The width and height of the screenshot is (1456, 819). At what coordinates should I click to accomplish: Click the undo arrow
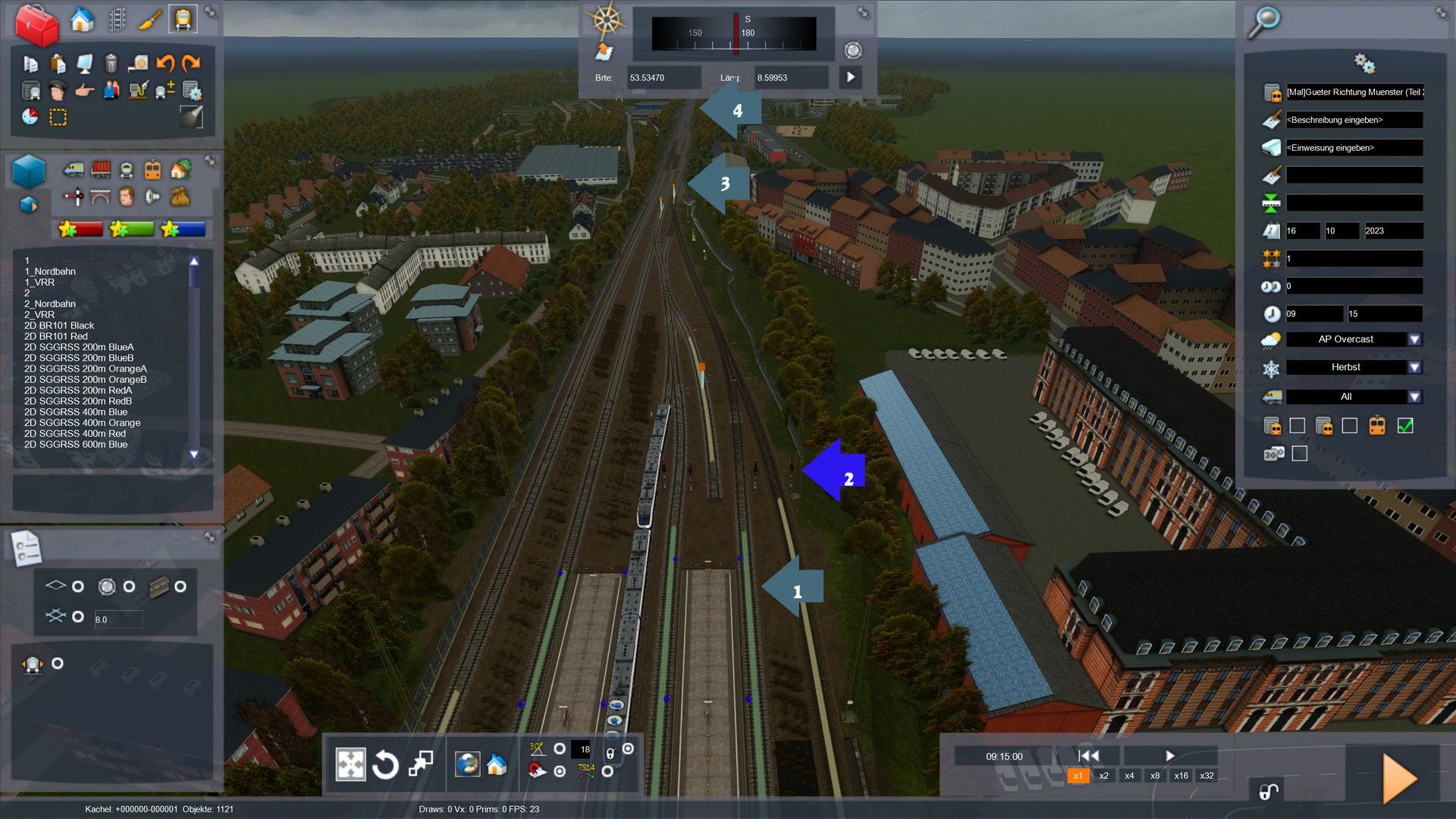click(x=165, y=63)
